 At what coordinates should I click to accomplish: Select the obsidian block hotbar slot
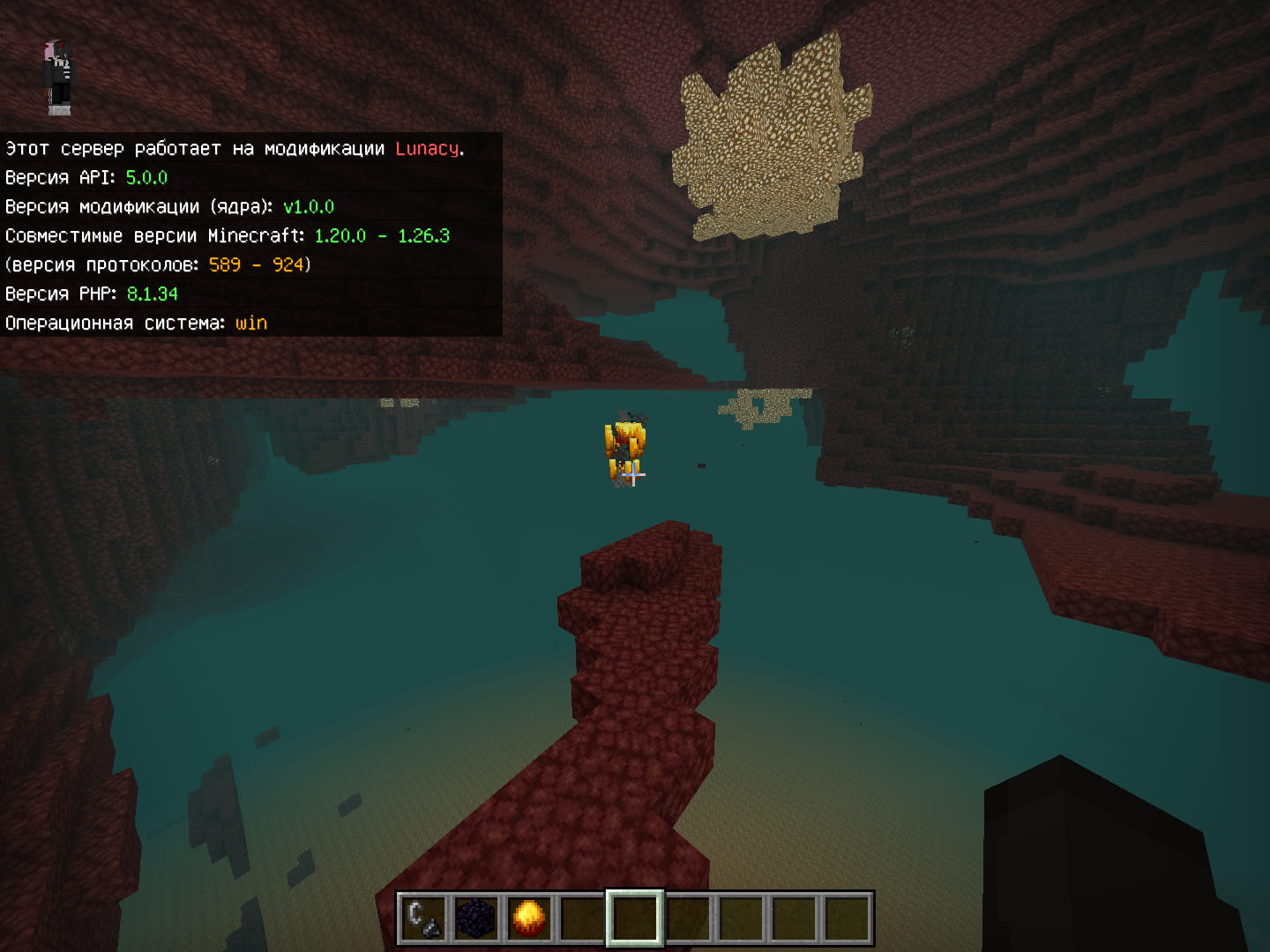point(476,918)
